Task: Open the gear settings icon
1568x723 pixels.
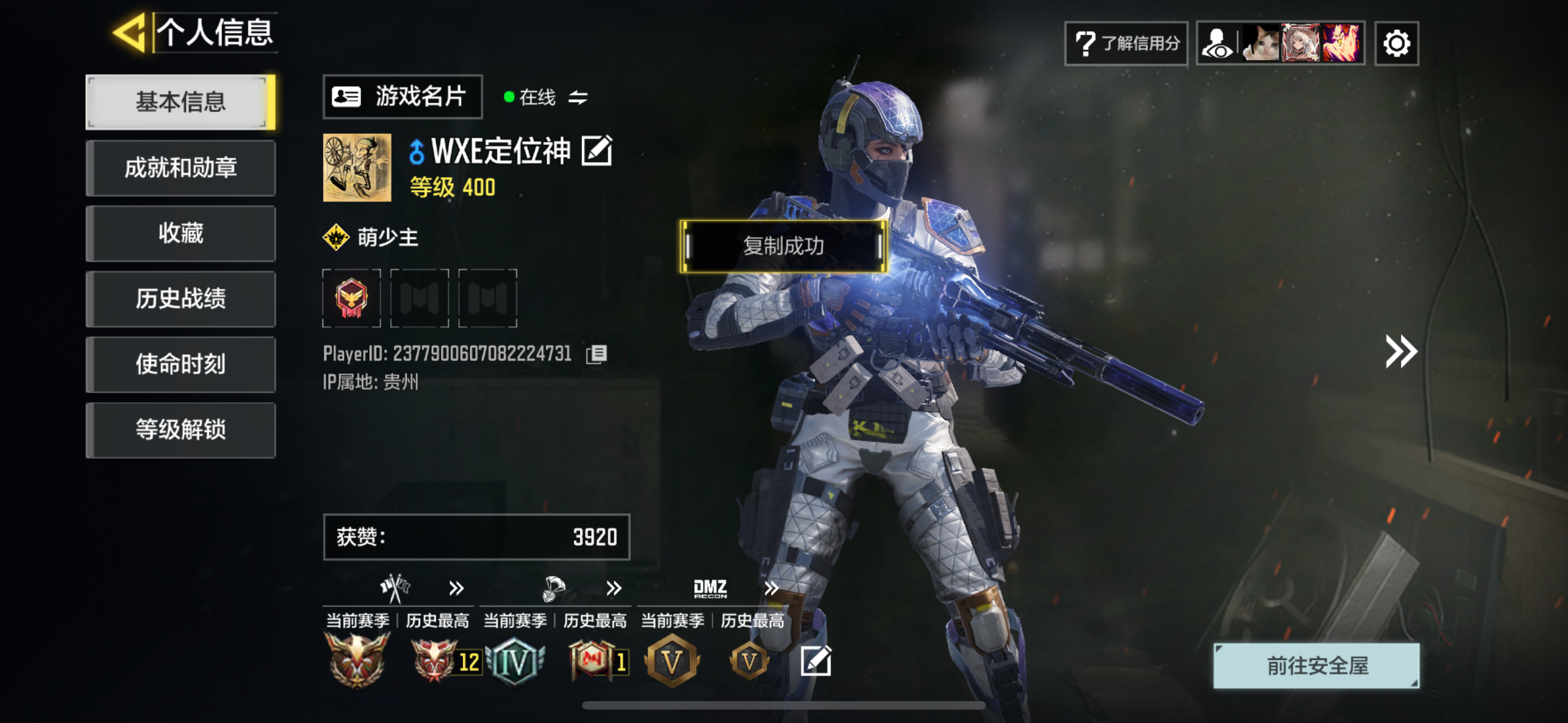Action: [x=1396, y=43]
